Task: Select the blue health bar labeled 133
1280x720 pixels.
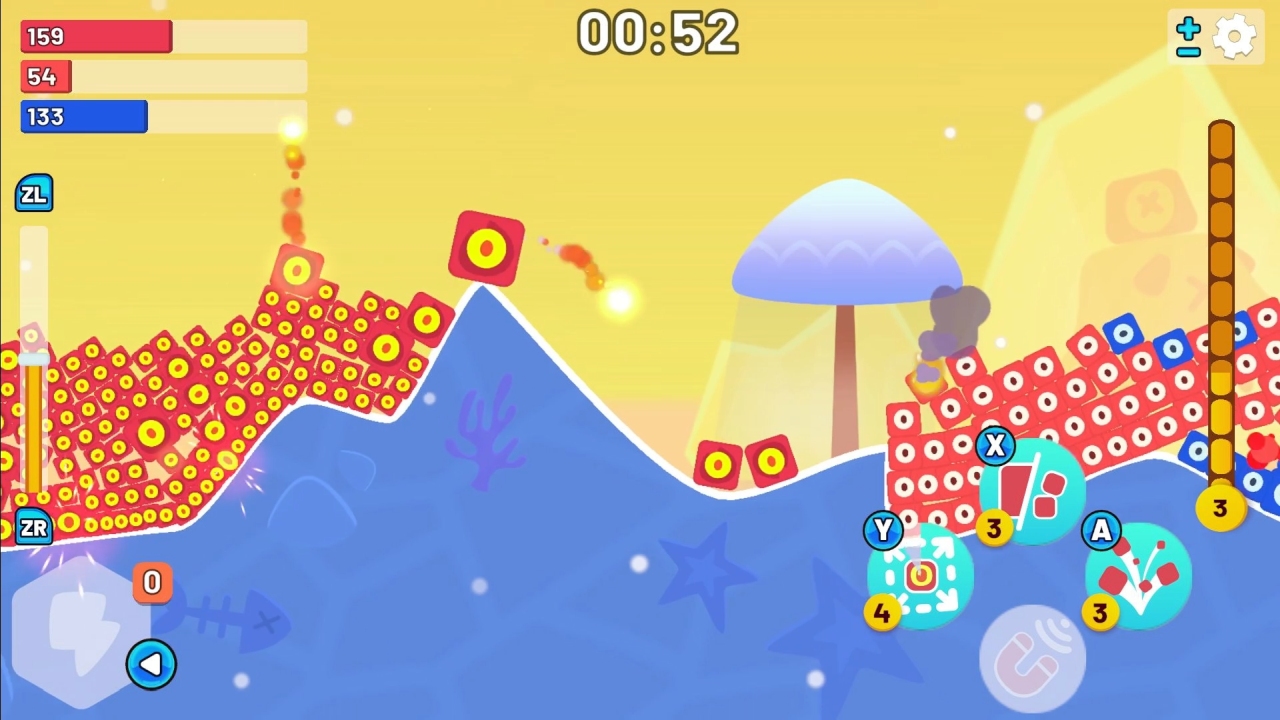Action: [x=83, y=117]
